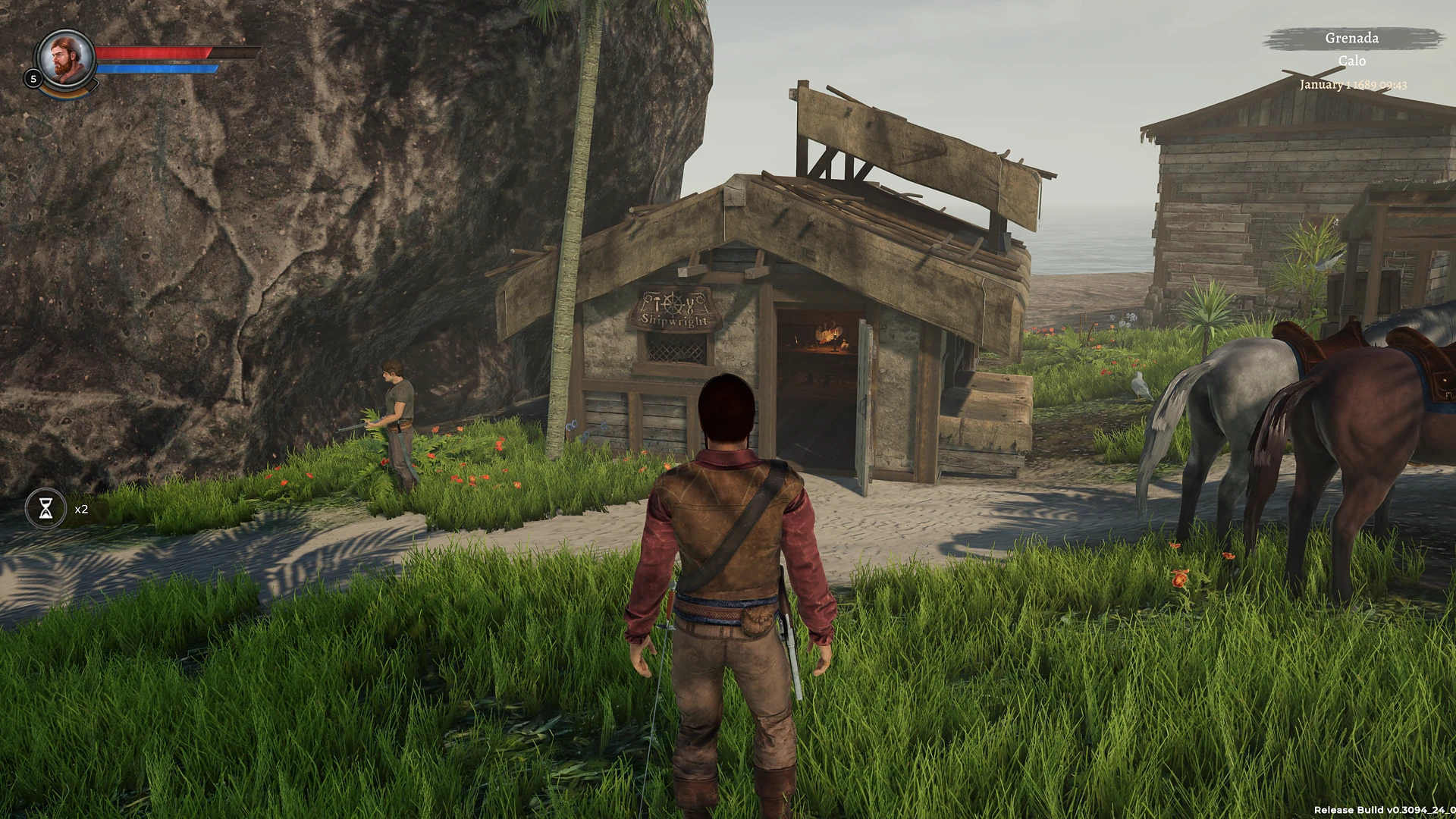
Task: Click the level 5 badge under the portrait
Action: tap(33, 79)
